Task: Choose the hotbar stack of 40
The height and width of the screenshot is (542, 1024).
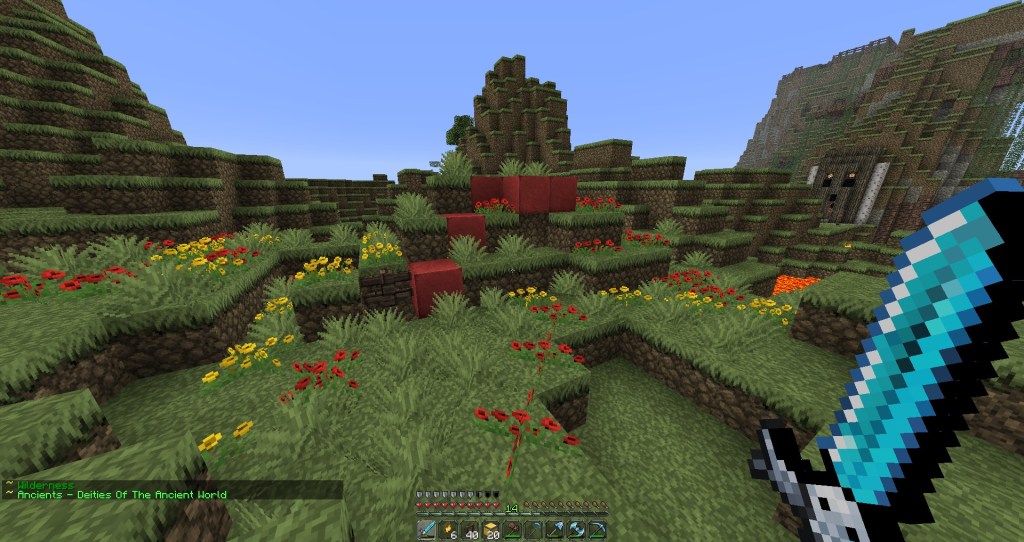Action: pos(470,530)
